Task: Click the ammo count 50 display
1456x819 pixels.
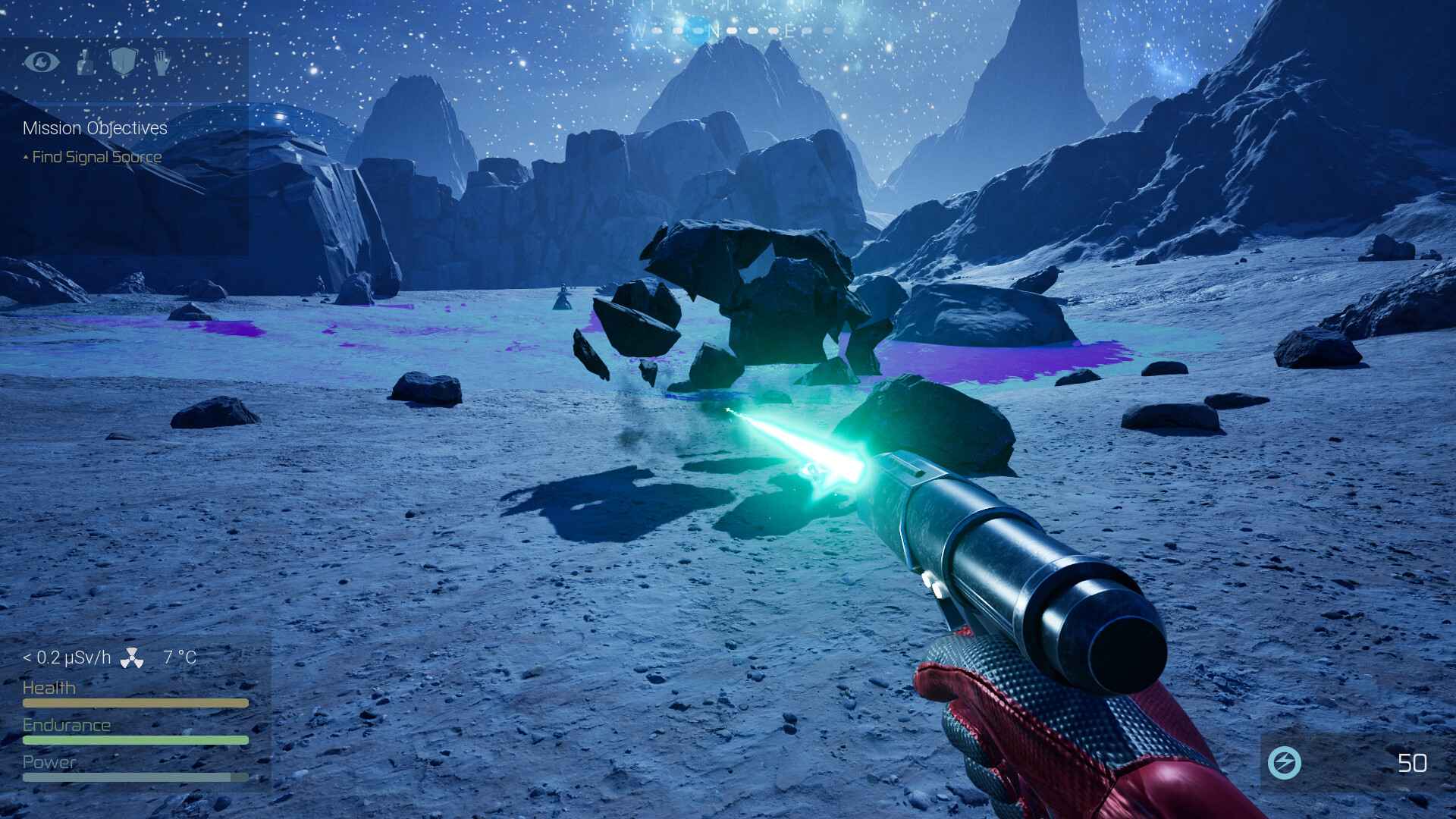Action: point(1412,763)
